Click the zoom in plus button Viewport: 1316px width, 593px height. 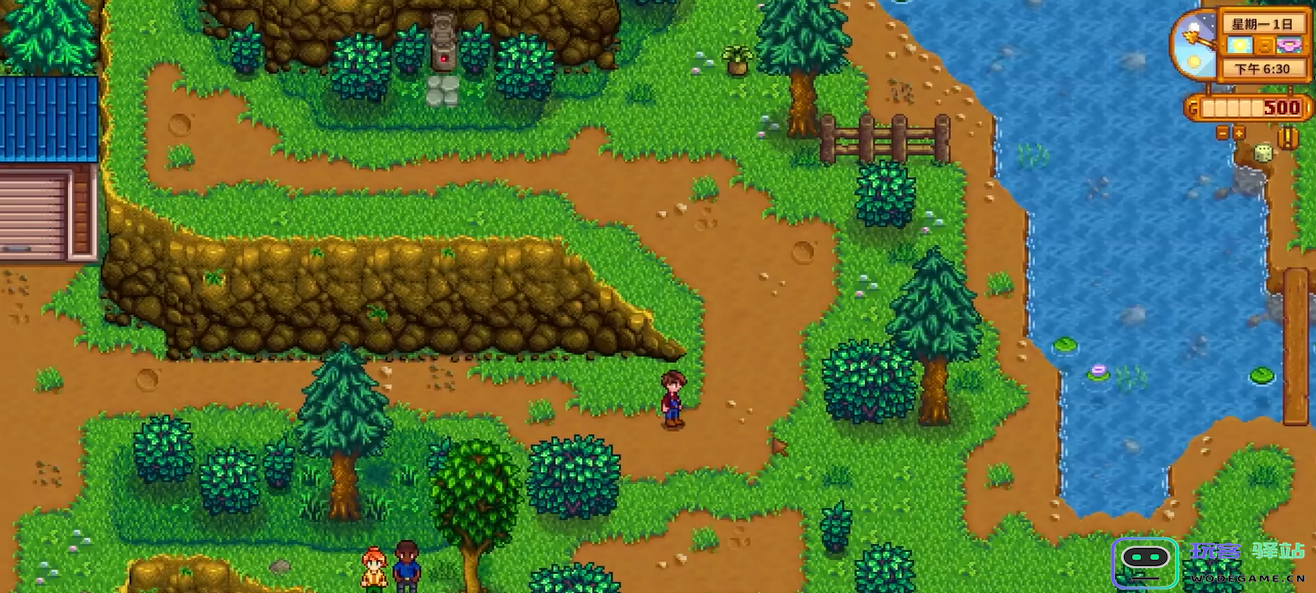pyautogui.click(x=1239, y=132)
